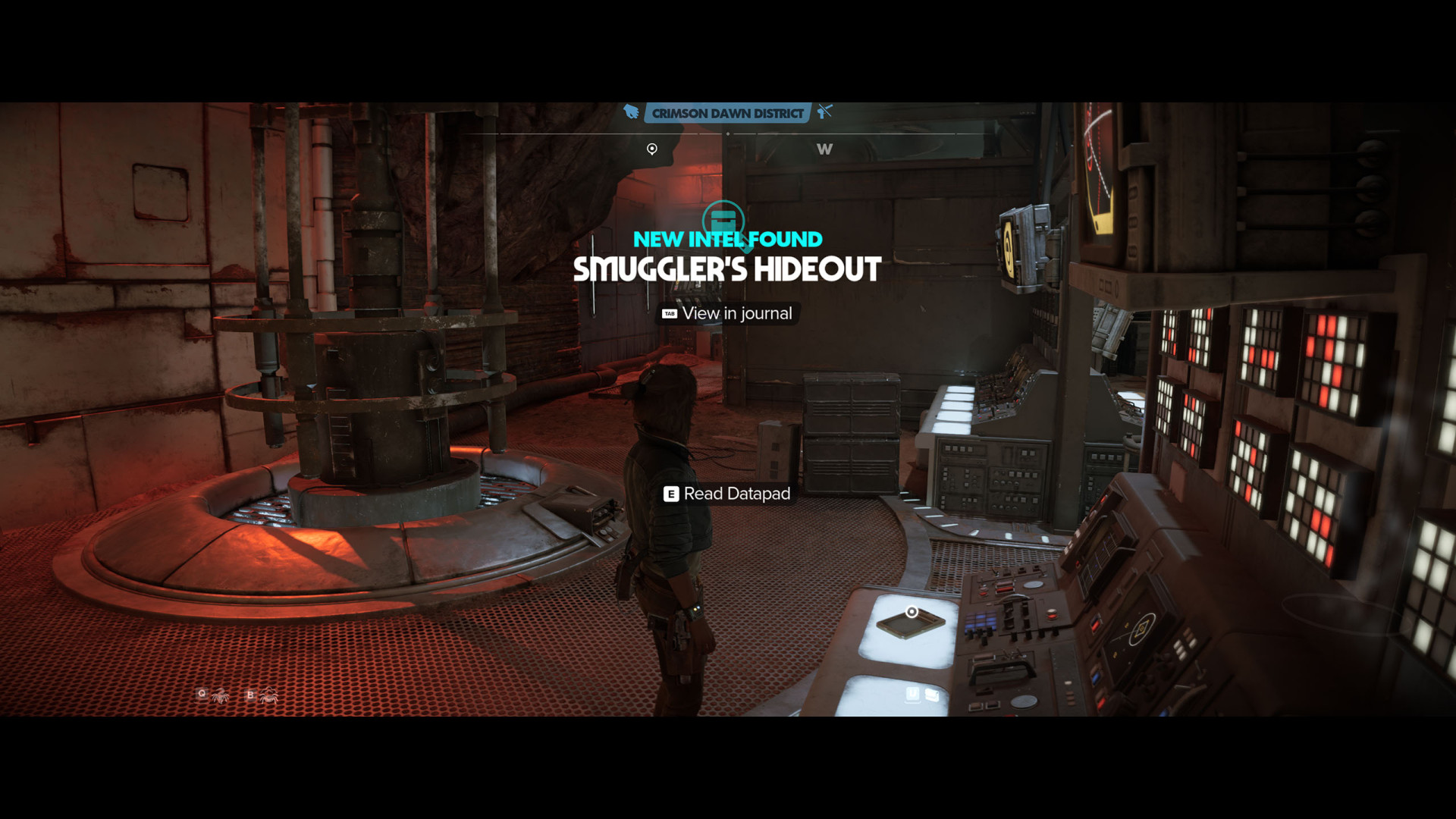1456x819 pixels.
Task: Click the teal intel datapad notification icon
Action: click(723, 220)
